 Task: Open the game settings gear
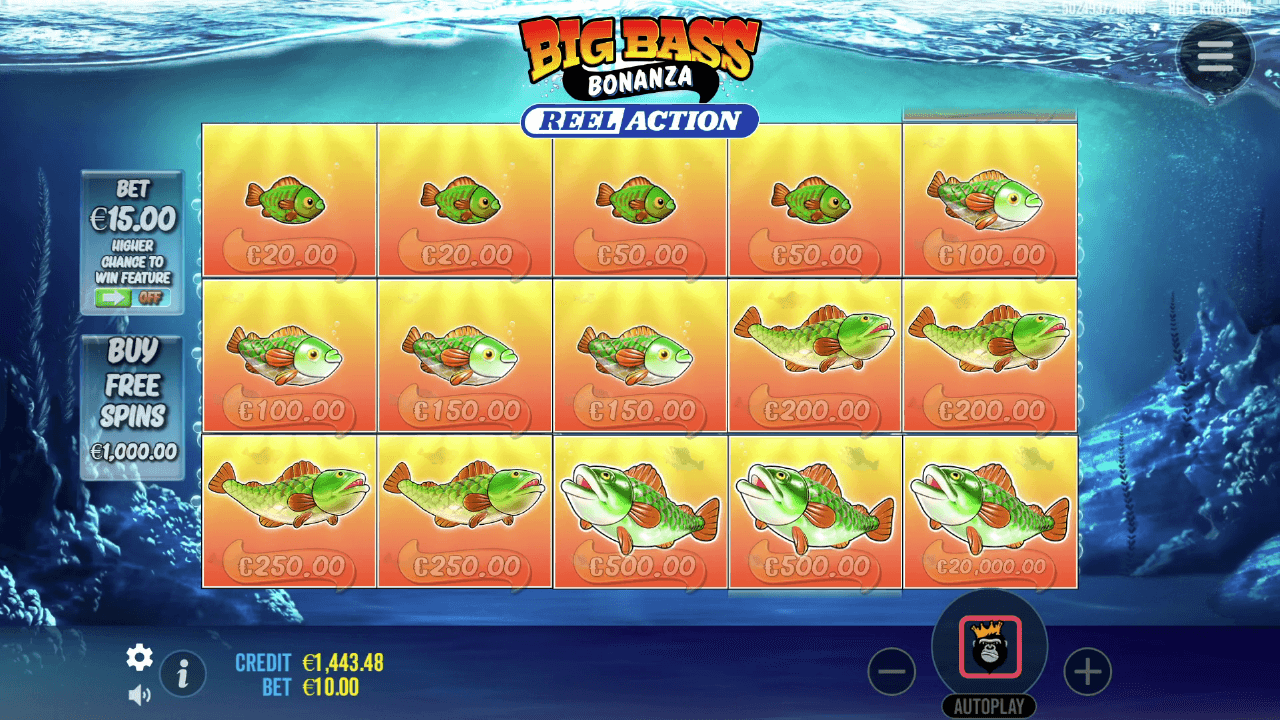click(x=138, y=658)
